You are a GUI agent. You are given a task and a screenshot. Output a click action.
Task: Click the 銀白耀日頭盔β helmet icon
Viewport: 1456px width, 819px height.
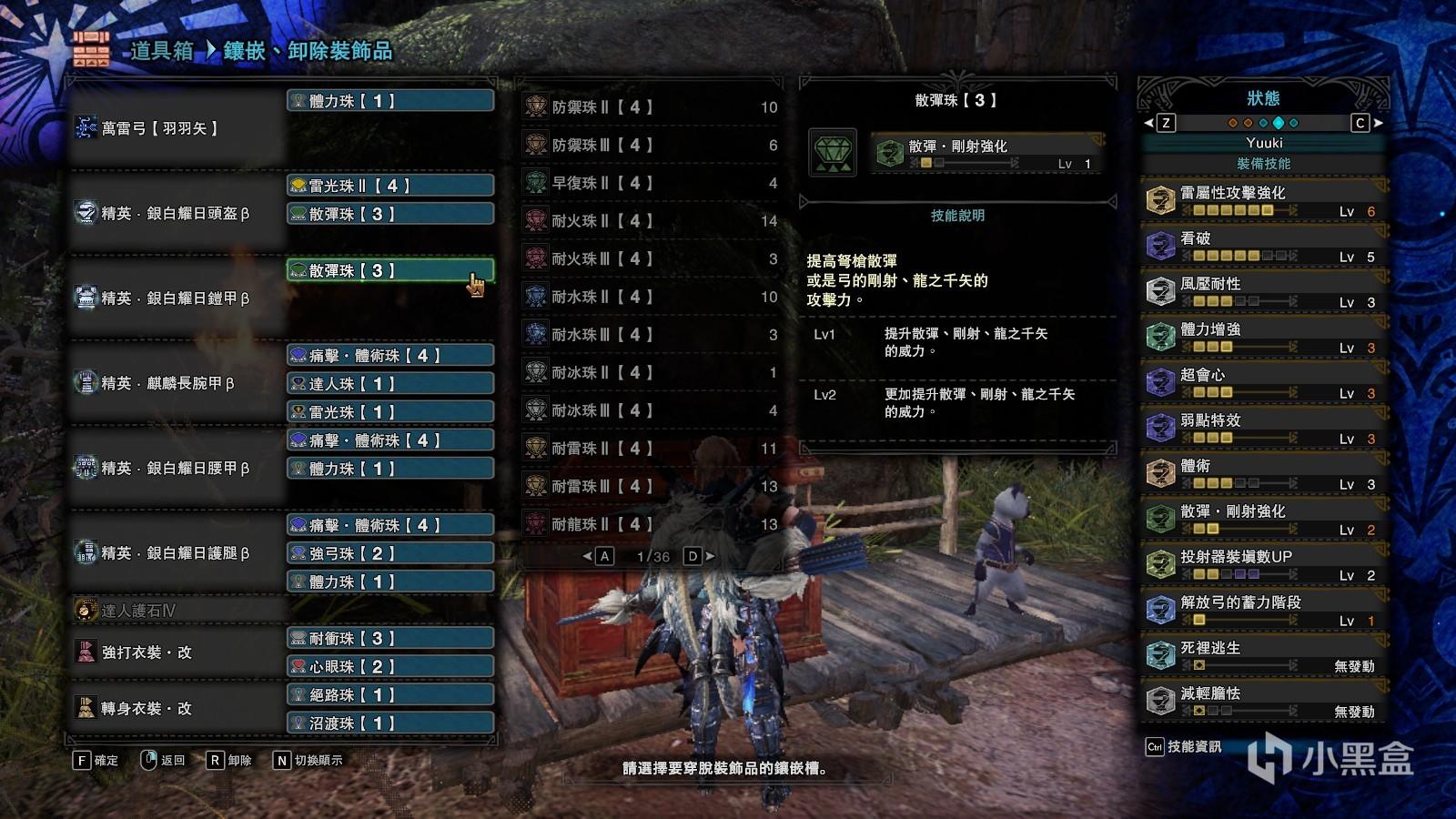[87, 214]
